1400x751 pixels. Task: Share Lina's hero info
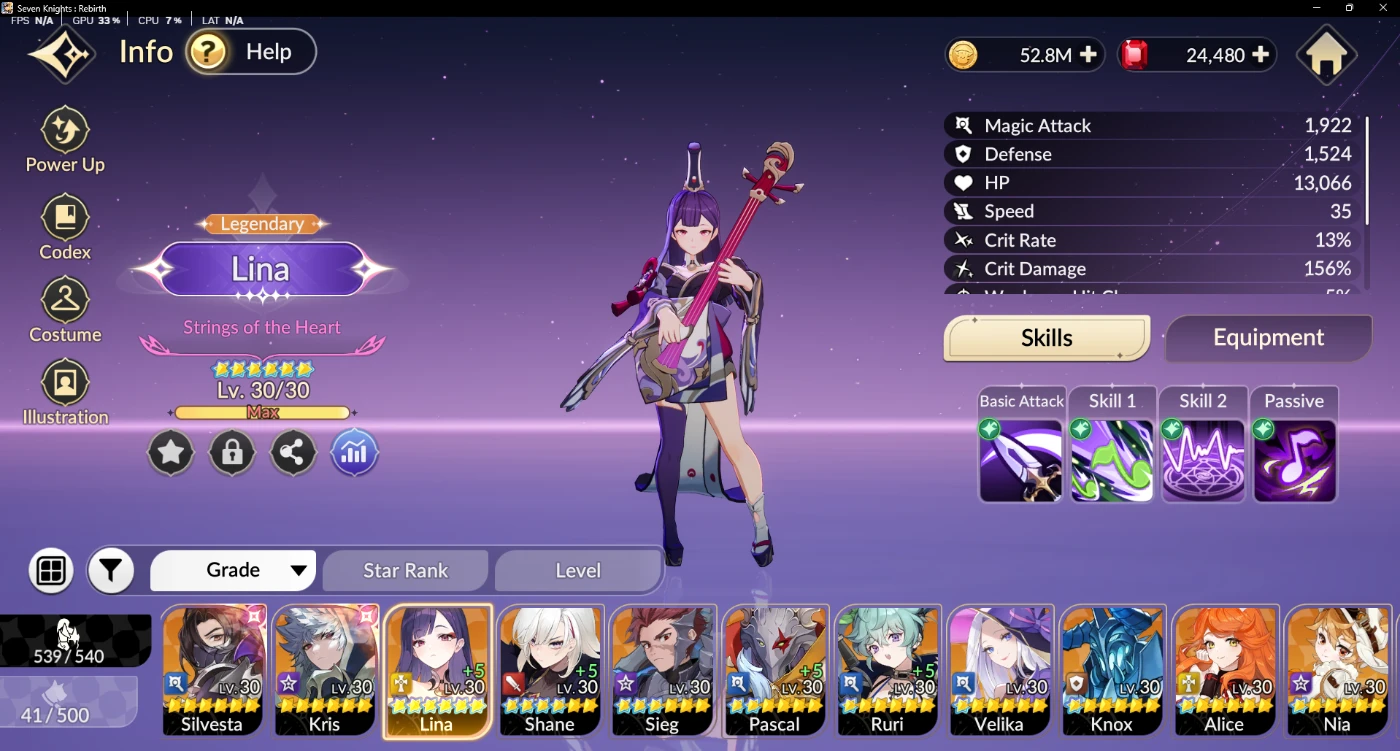(292, 453)
